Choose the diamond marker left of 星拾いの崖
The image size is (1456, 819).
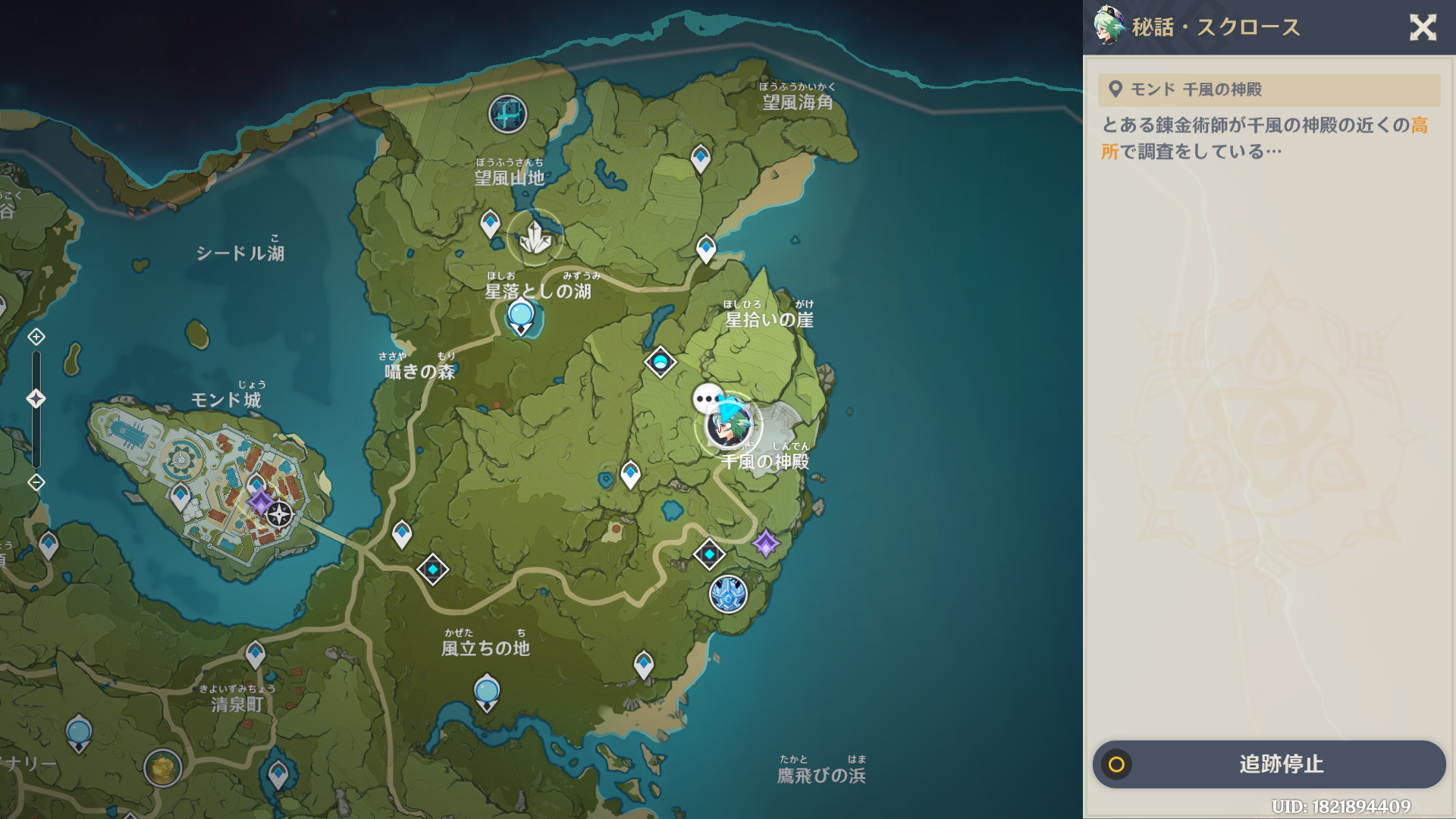pyautogui.click(x=660, y=362)
